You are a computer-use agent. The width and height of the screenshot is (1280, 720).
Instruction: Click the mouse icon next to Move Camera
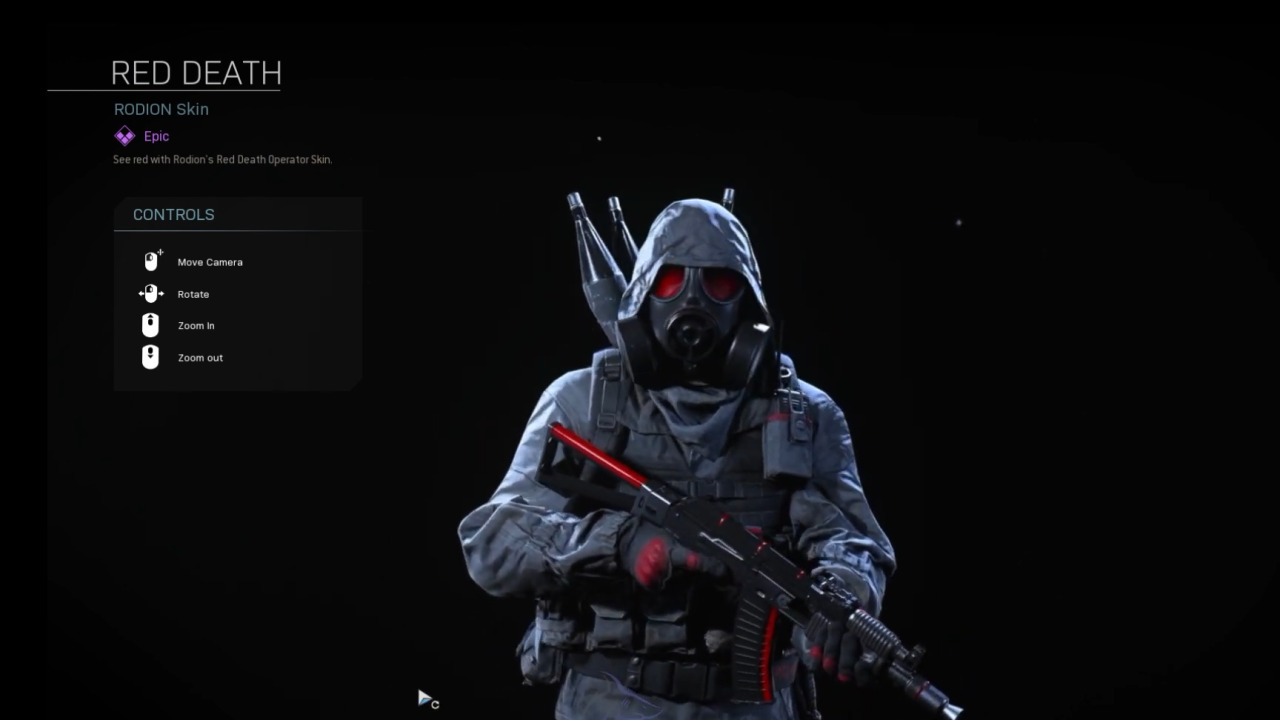point(151,259)
